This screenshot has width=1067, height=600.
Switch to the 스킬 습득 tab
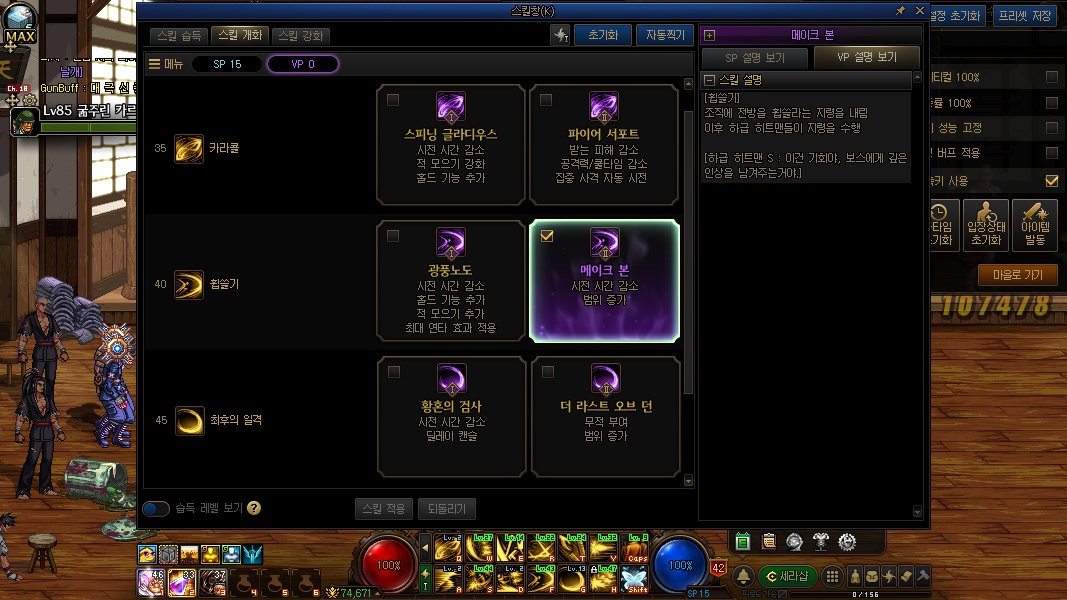180,35
